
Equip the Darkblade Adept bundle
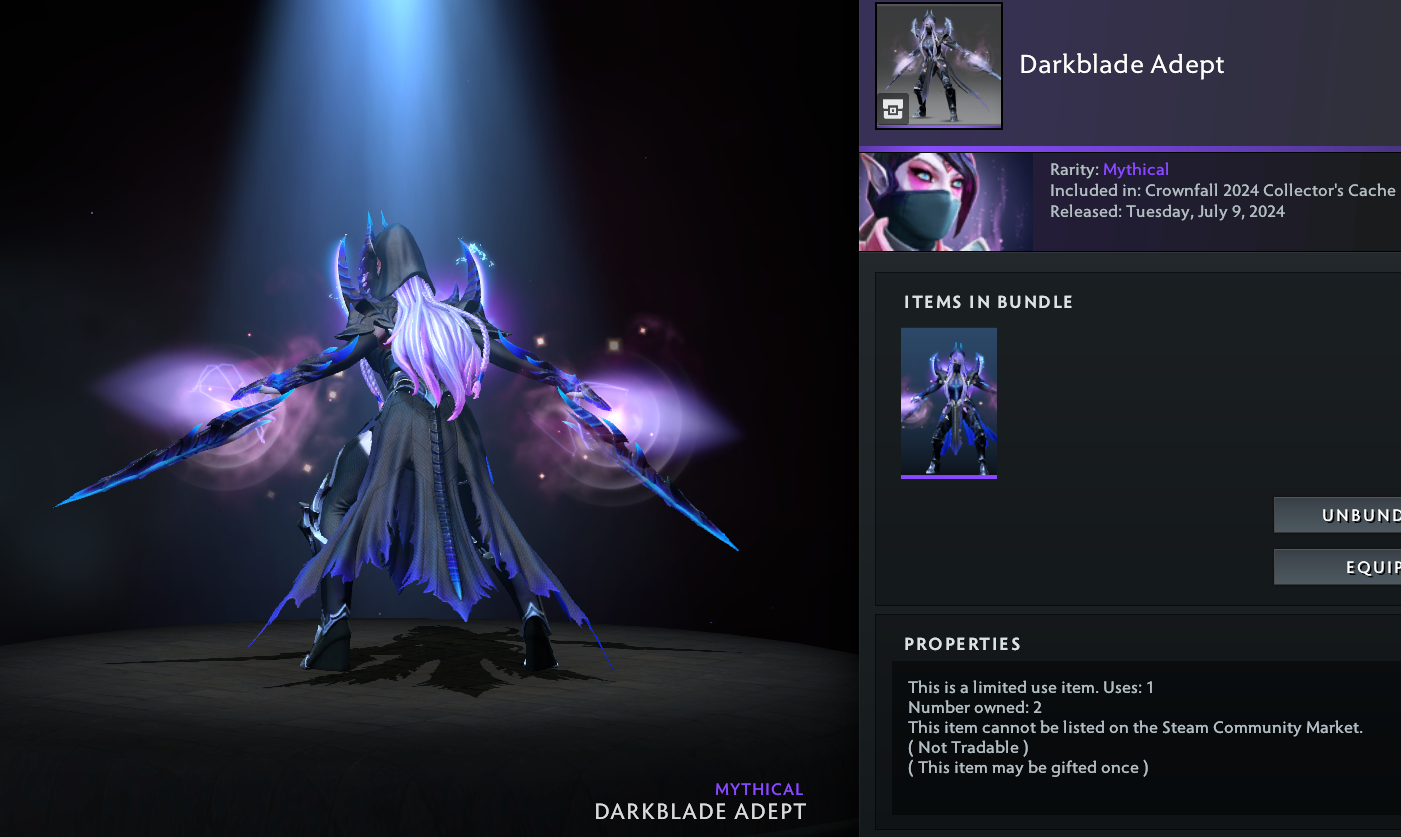pyautogui.click(x=1338, y=567)
